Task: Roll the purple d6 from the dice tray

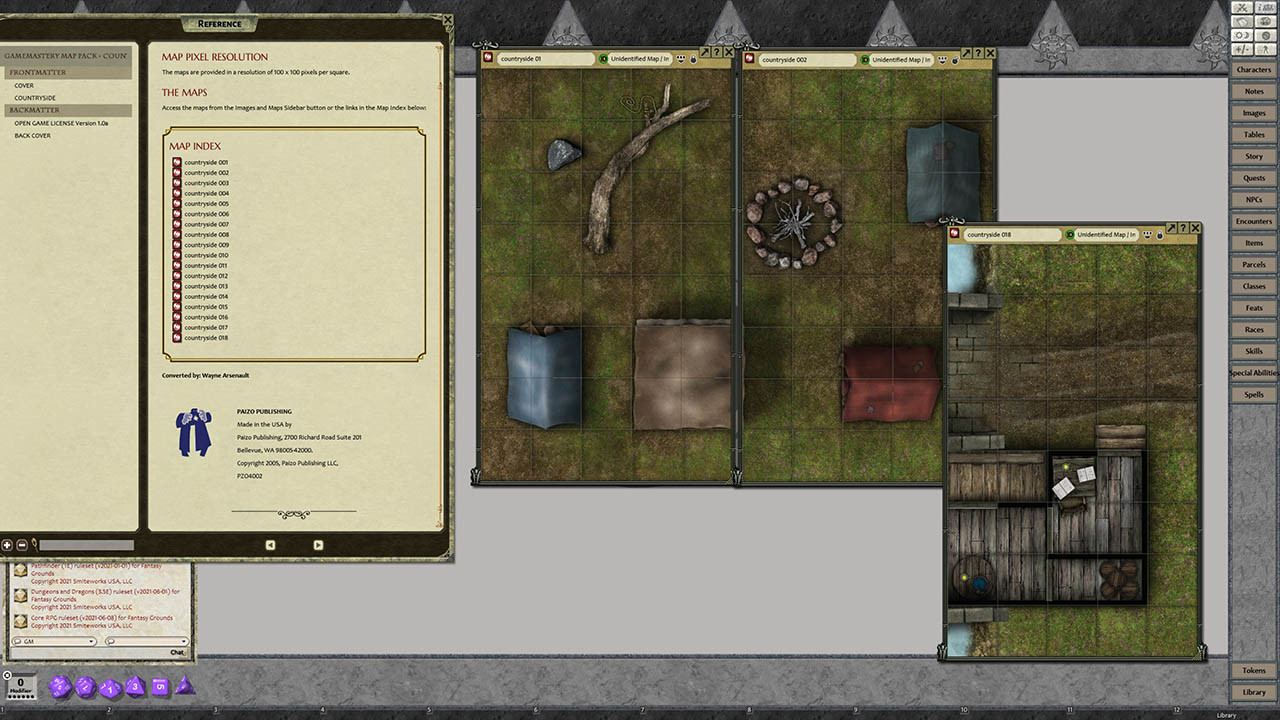Action: [159, 687]
